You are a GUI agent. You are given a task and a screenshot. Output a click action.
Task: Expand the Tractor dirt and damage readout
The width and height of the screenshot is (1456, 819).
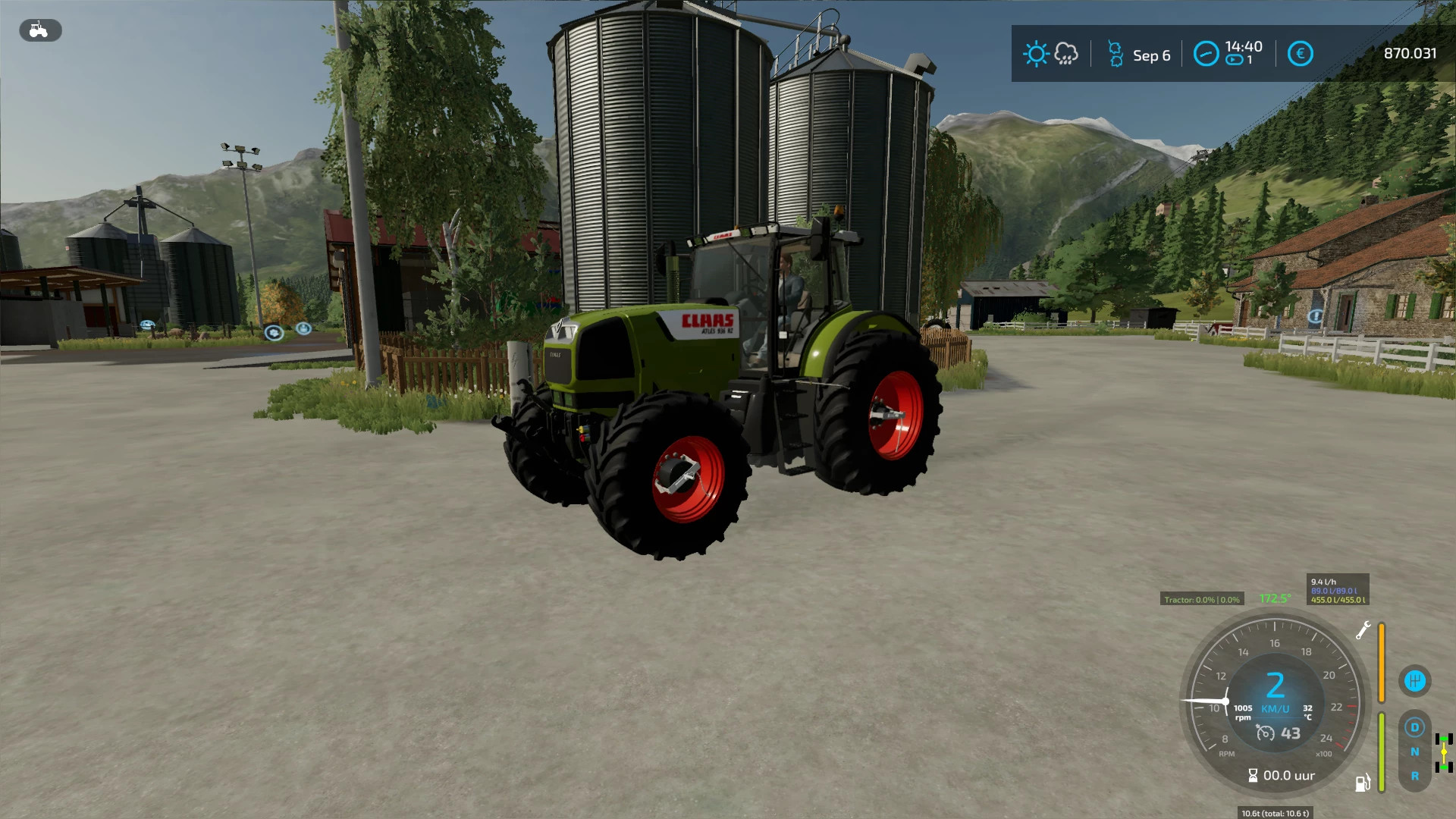pos(1203,599)
